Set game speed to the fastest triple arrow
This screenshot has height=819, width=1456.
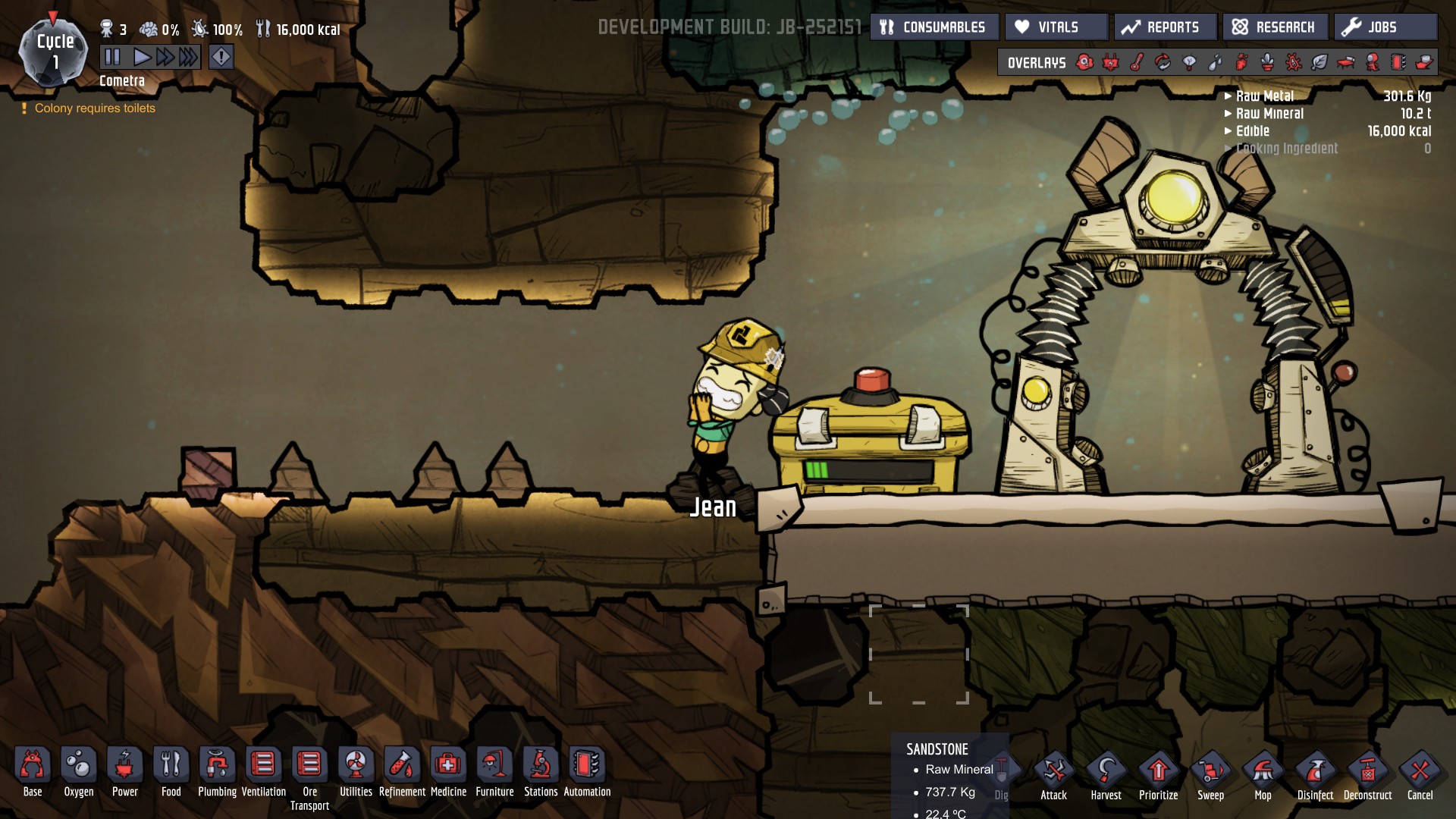point(189,57)
